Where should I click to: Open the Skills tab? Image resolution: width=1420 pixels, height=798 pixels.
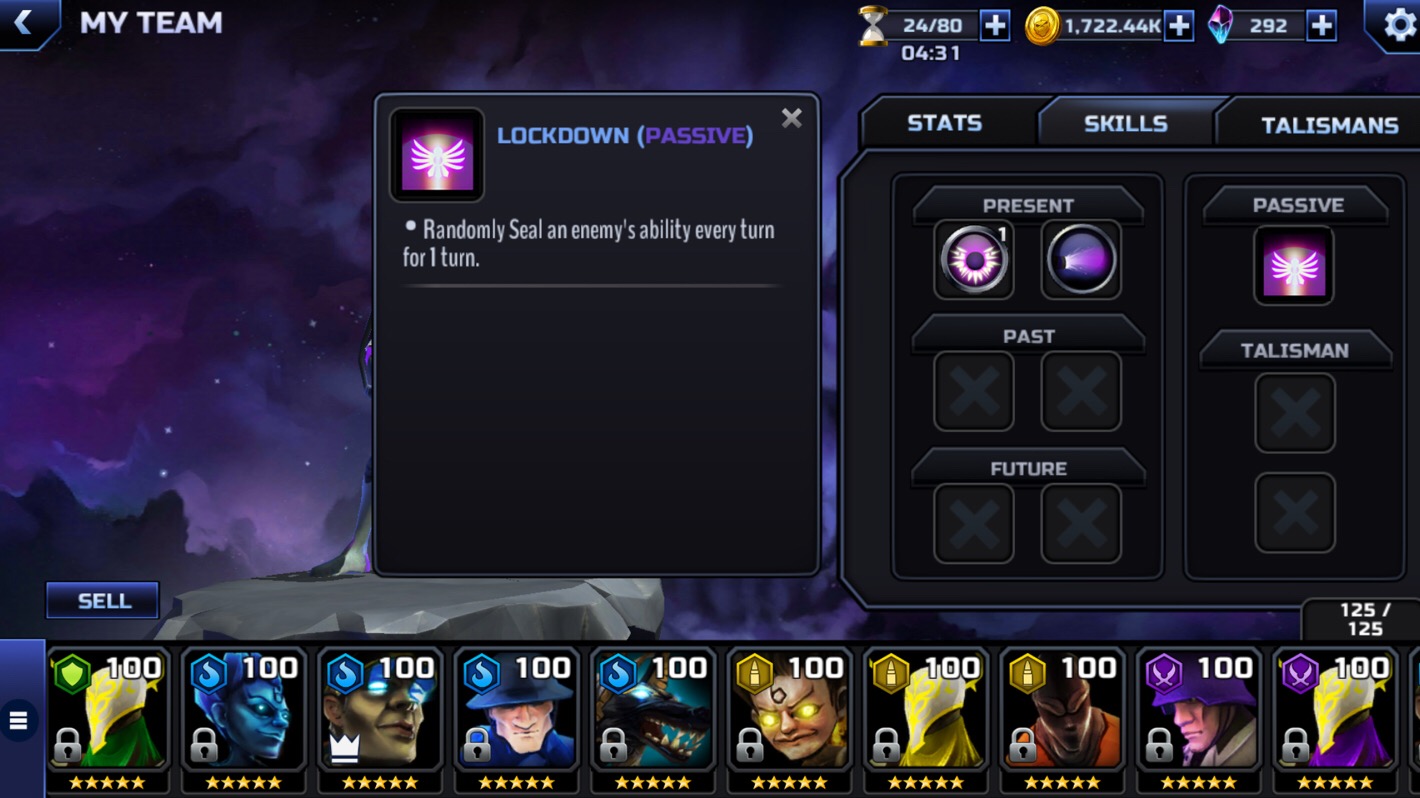[1125, 123]
